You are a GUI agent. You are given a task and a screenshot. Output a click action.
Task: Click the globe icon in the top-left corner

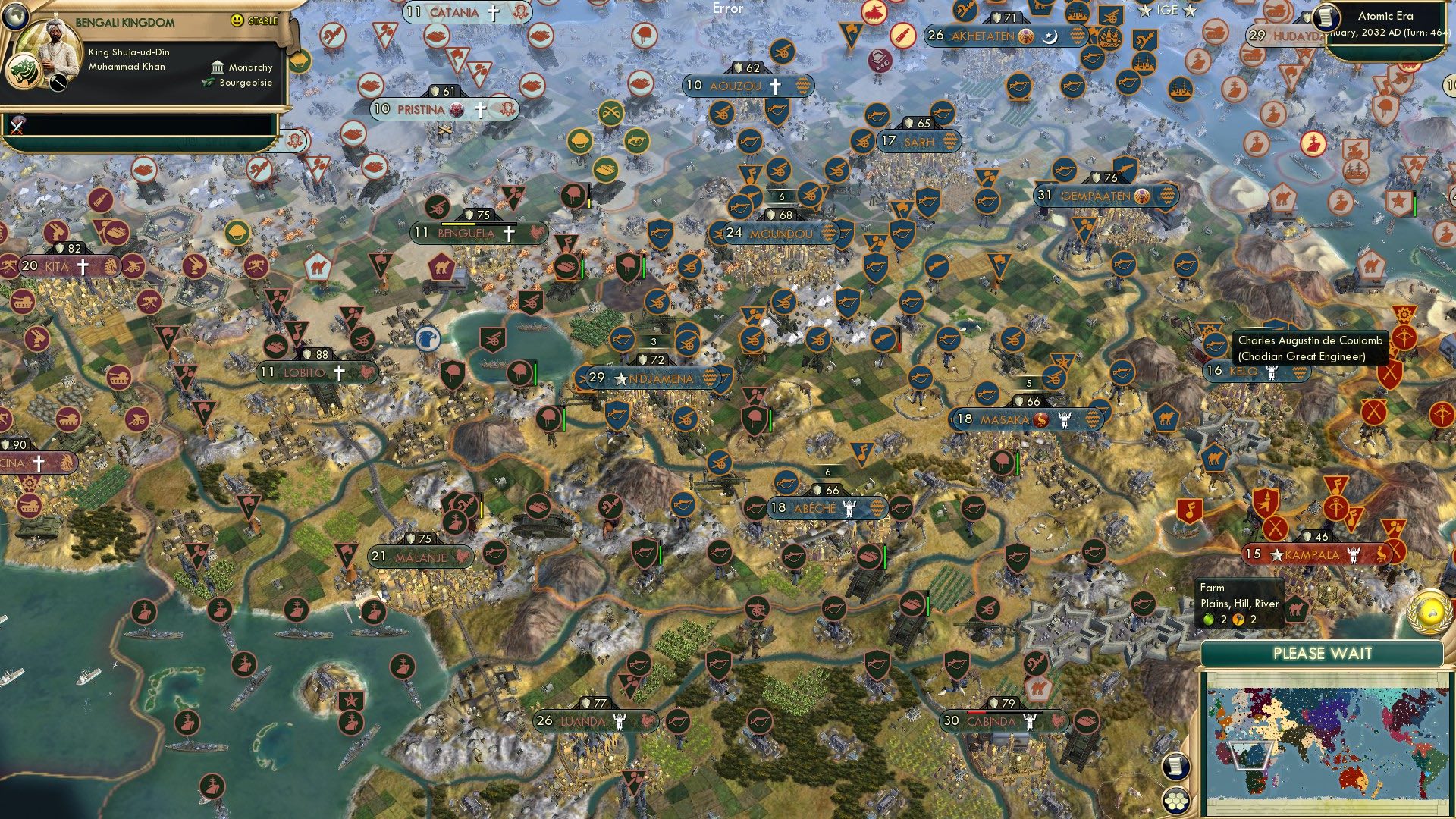point(16,17)
